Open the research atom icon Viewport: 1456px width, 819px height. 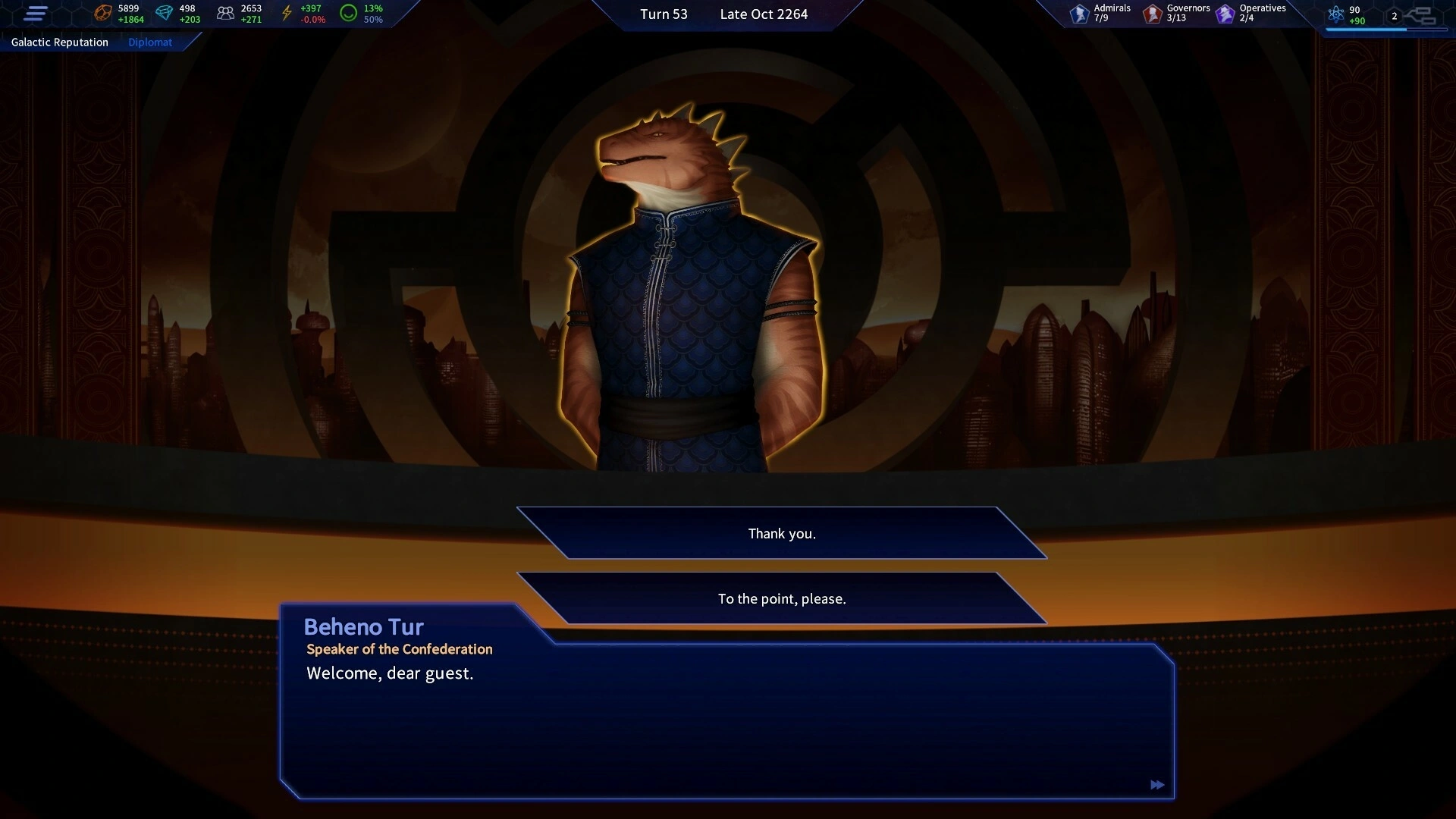pos(1336,14)
